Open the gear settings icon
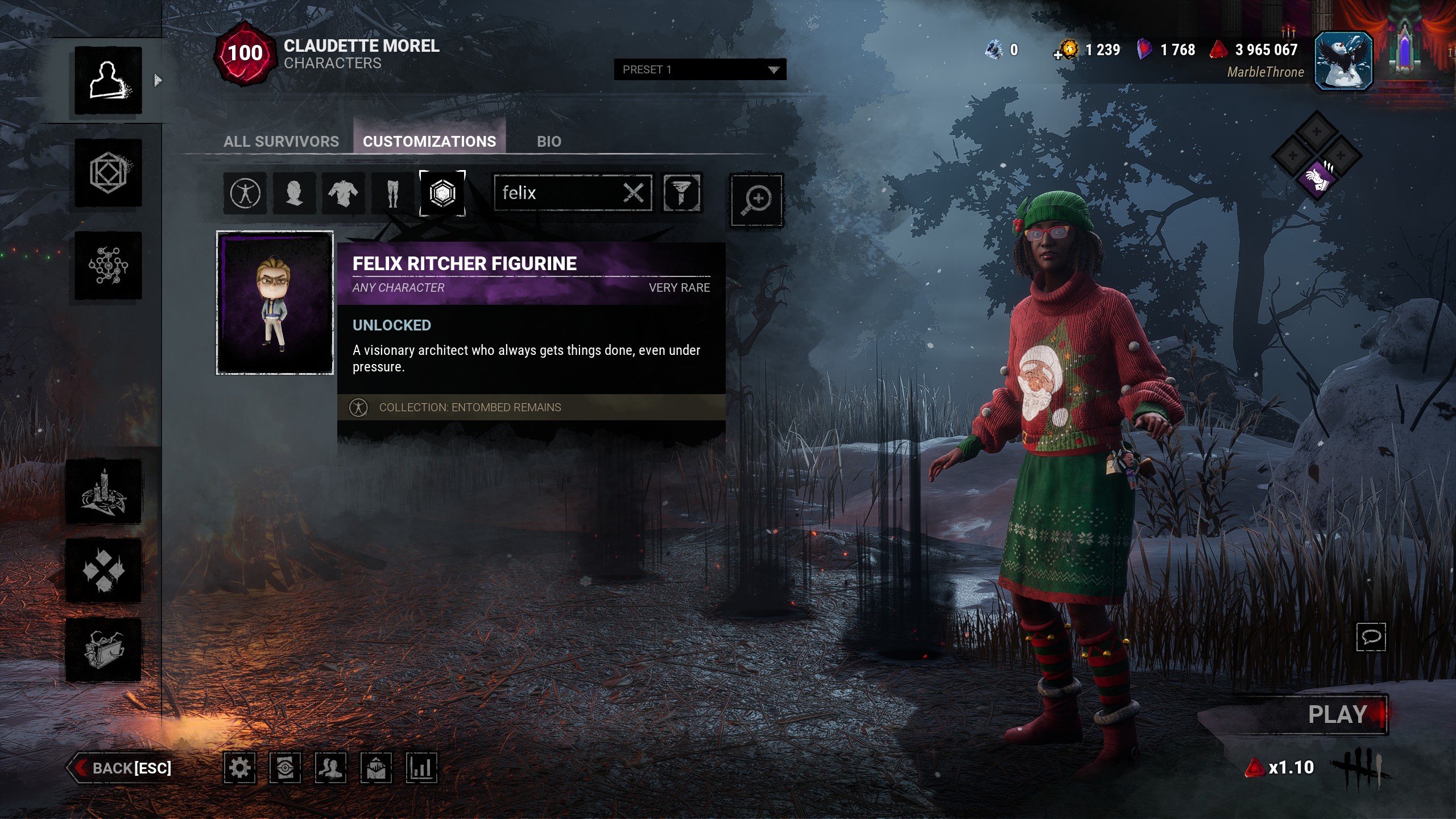The image size is (1456, 819). click(x=239, y=768)
